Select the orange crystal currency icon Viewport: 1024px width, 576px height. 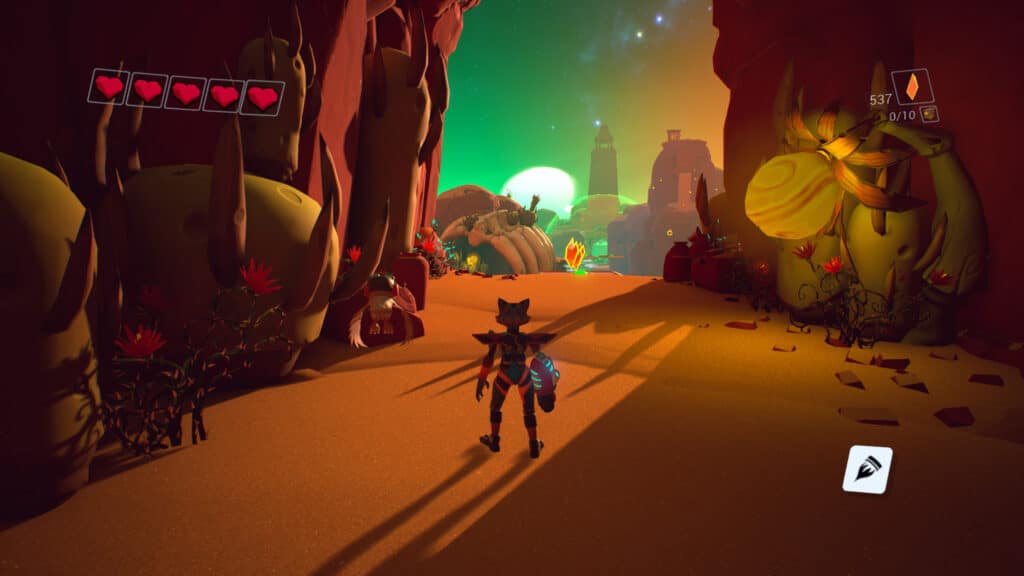point(912,87)
